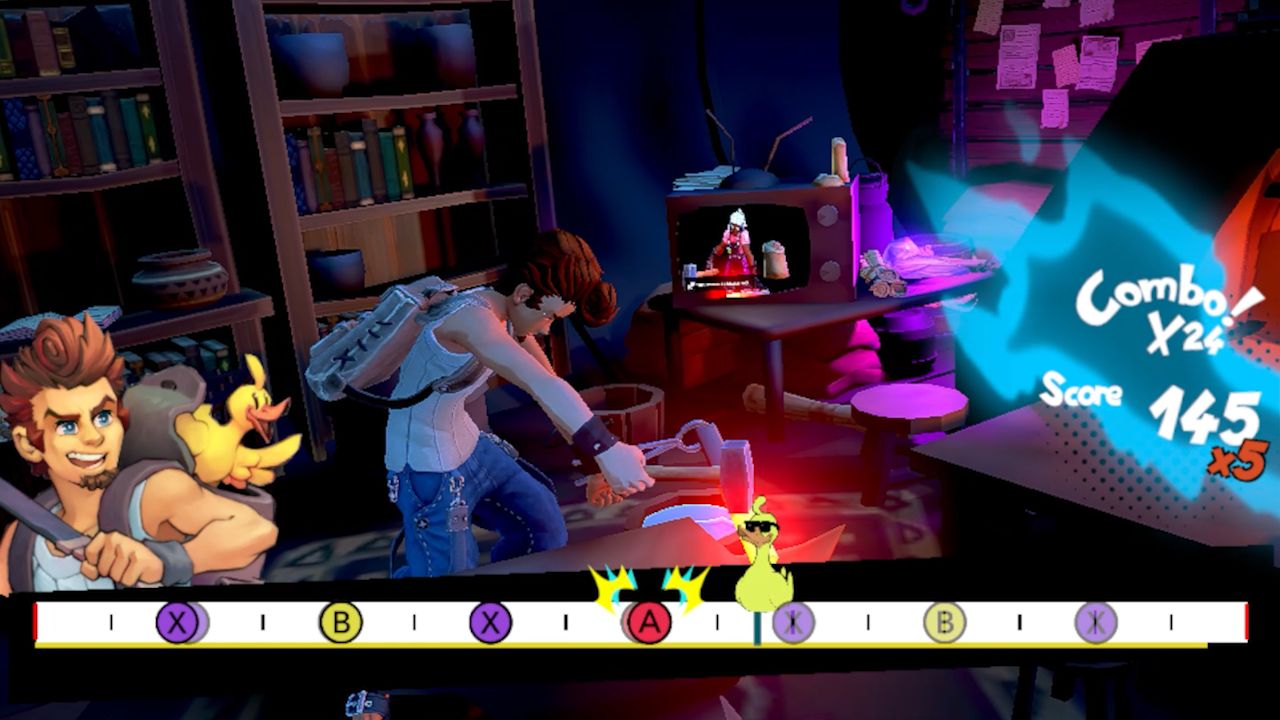
Task: Select a tick mark between the B and X notes
Action: coord(412,620)
